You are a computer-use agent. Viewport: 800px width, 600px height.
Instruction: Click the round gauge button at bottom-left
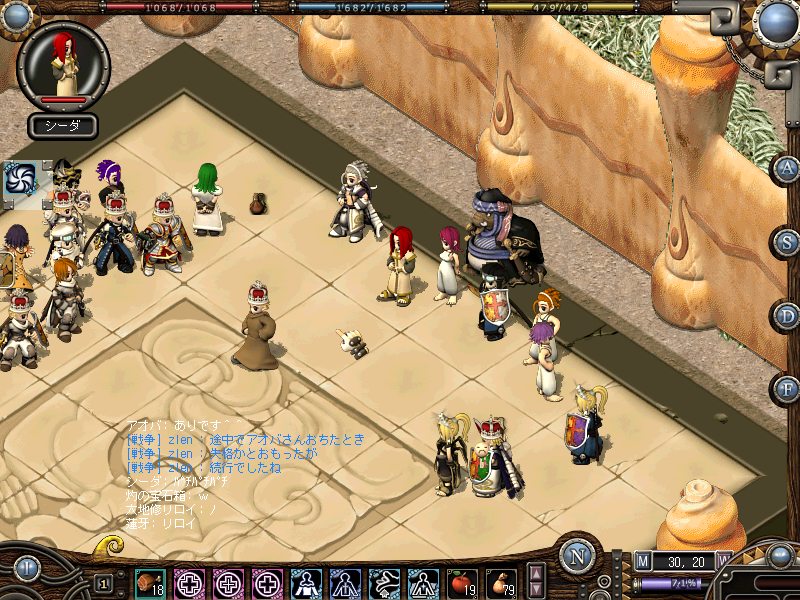tap(25, 570)
